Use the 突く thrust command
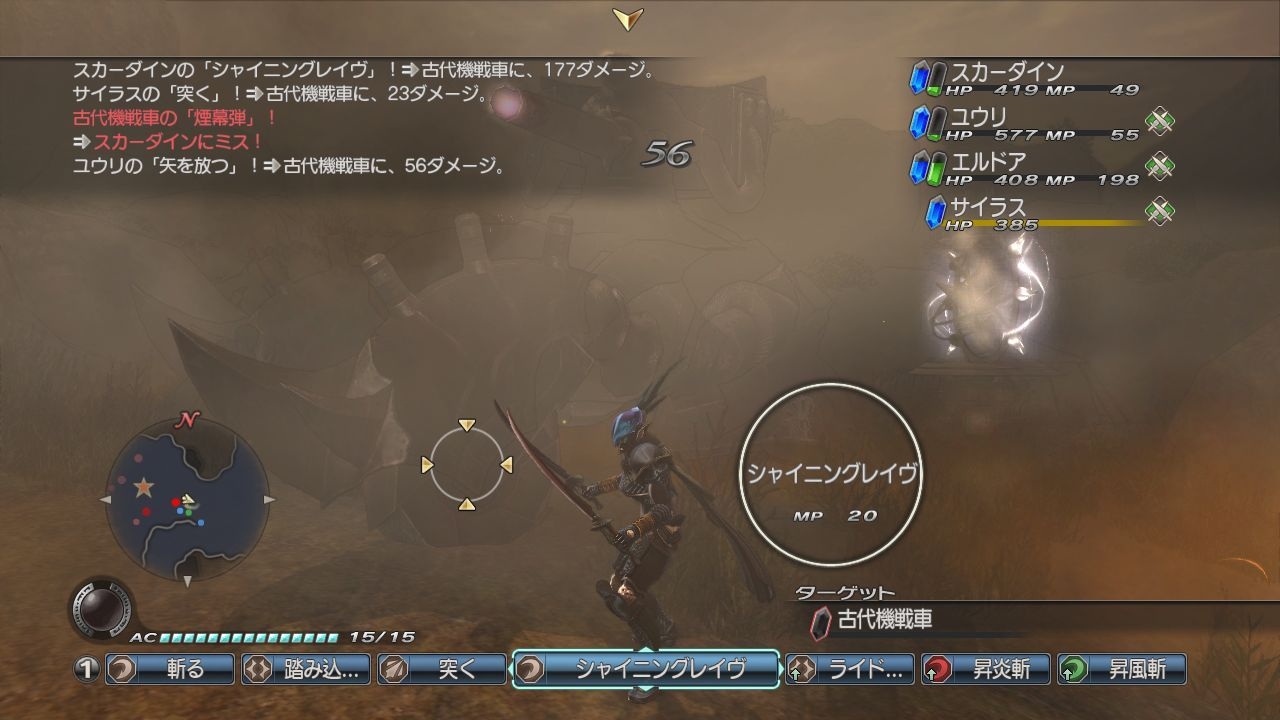 click(442, 669)
